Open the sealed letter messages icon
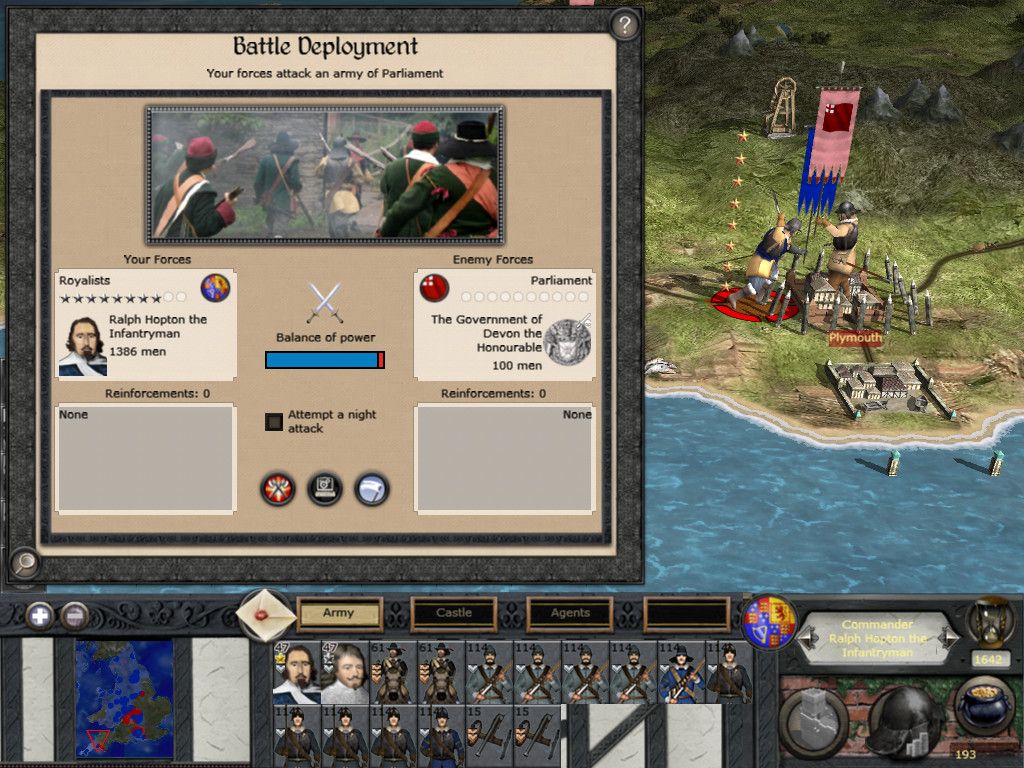 (267, 614)
